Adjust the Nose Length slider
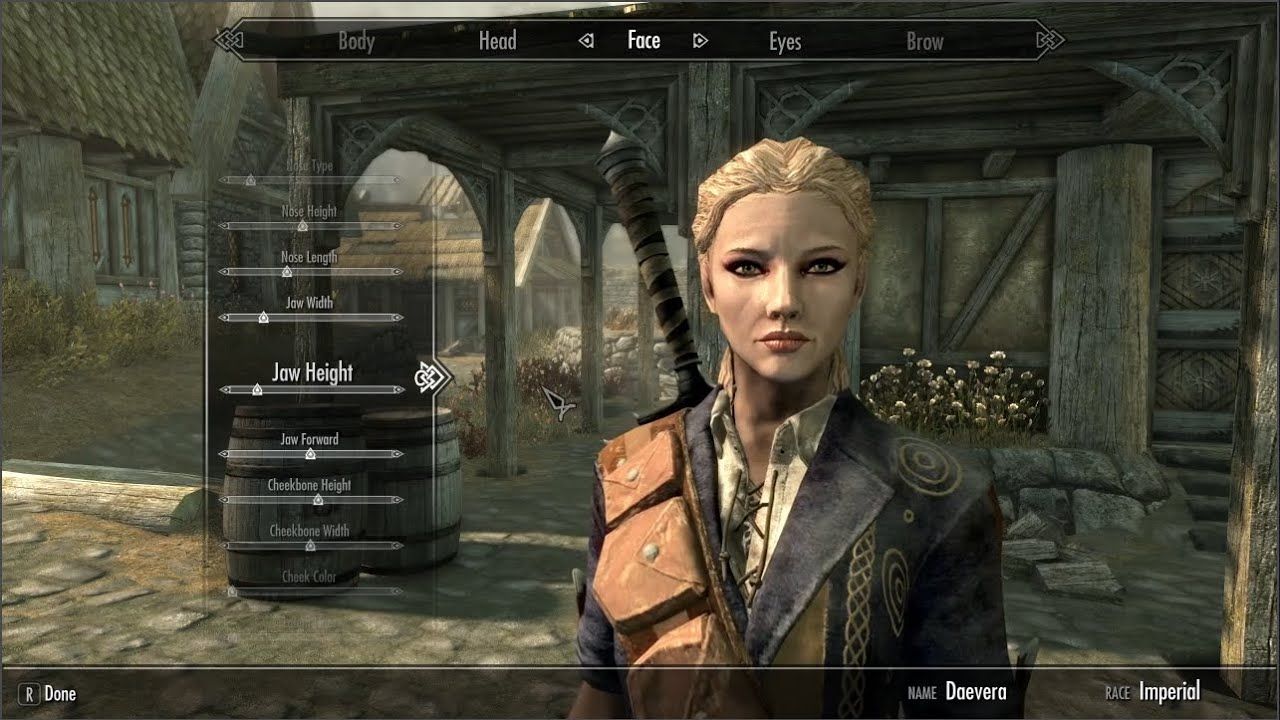 click(x=287, y=271)
